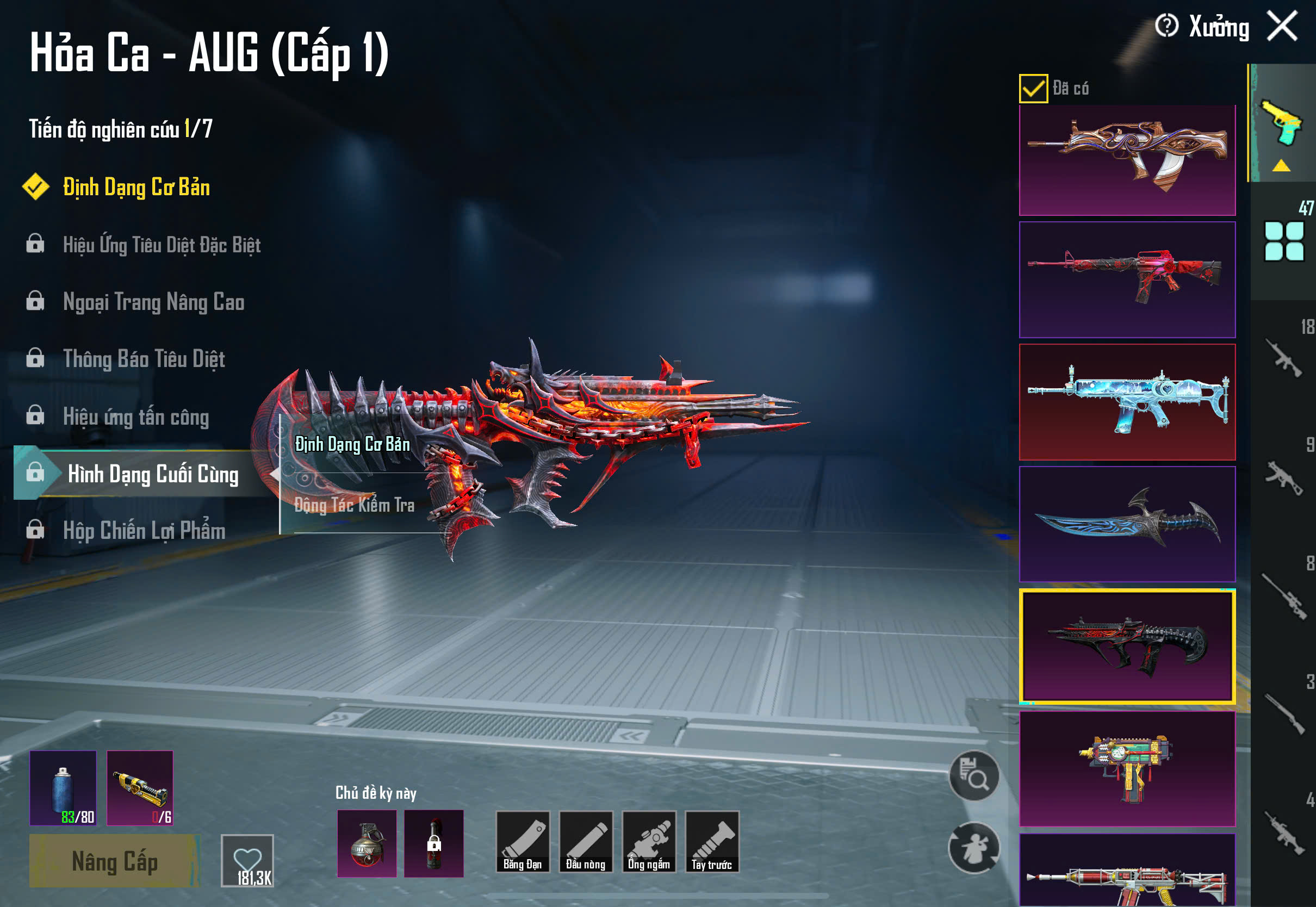Close the weapon workshop screen
This screenshot has width=1316, height=907.
(1282, 26)
